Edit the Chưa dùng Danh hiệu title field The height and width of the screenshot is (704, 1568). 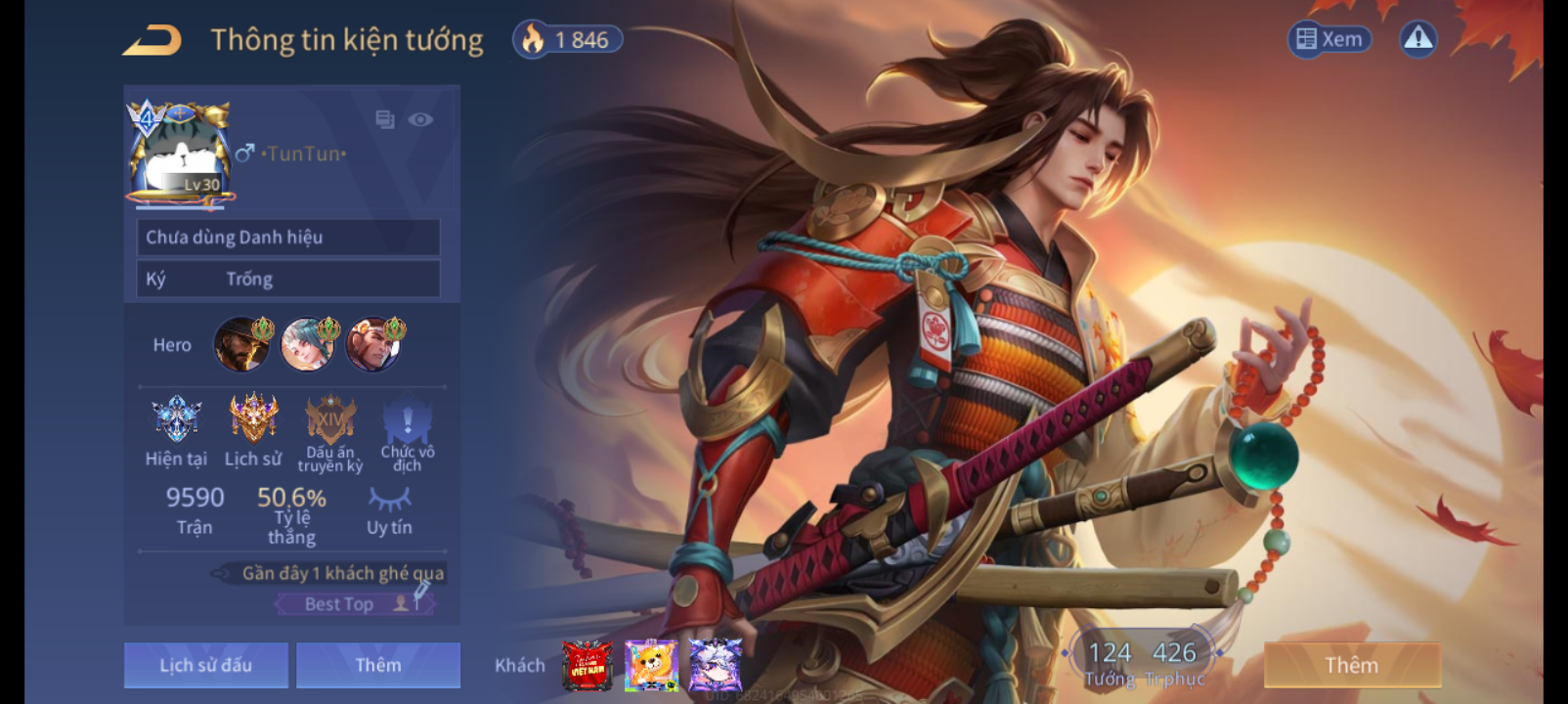(x=288, y=238)
